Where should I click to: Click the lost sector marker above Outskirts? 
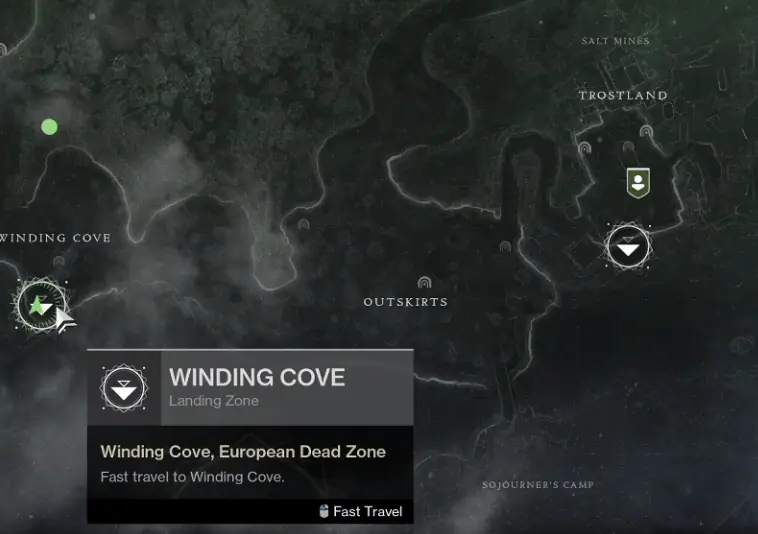(x=425, y=283)
